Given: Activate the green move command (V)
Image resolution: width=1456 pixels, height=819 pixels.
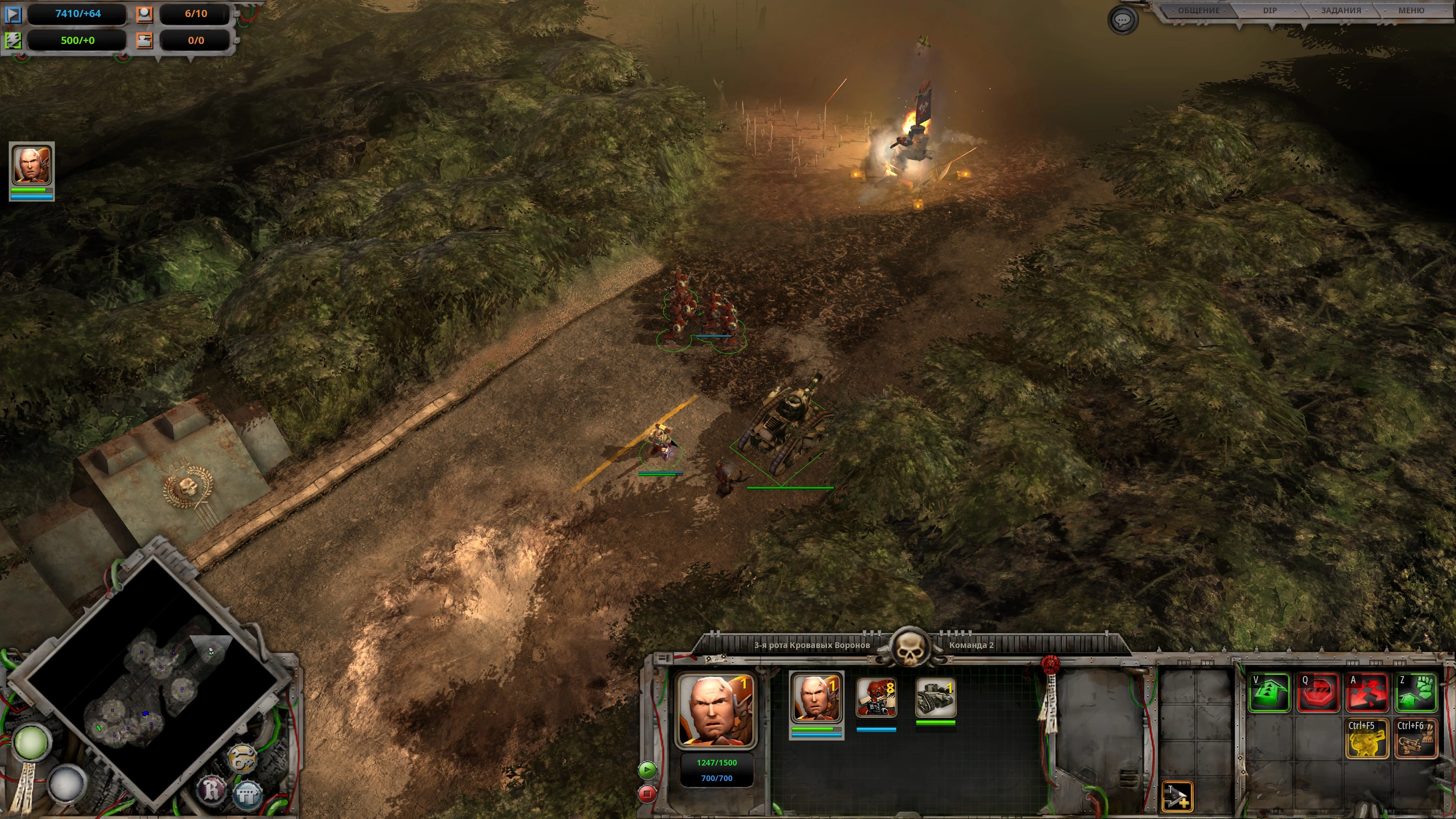Looking at the screenshot, I should (1269, 692).
